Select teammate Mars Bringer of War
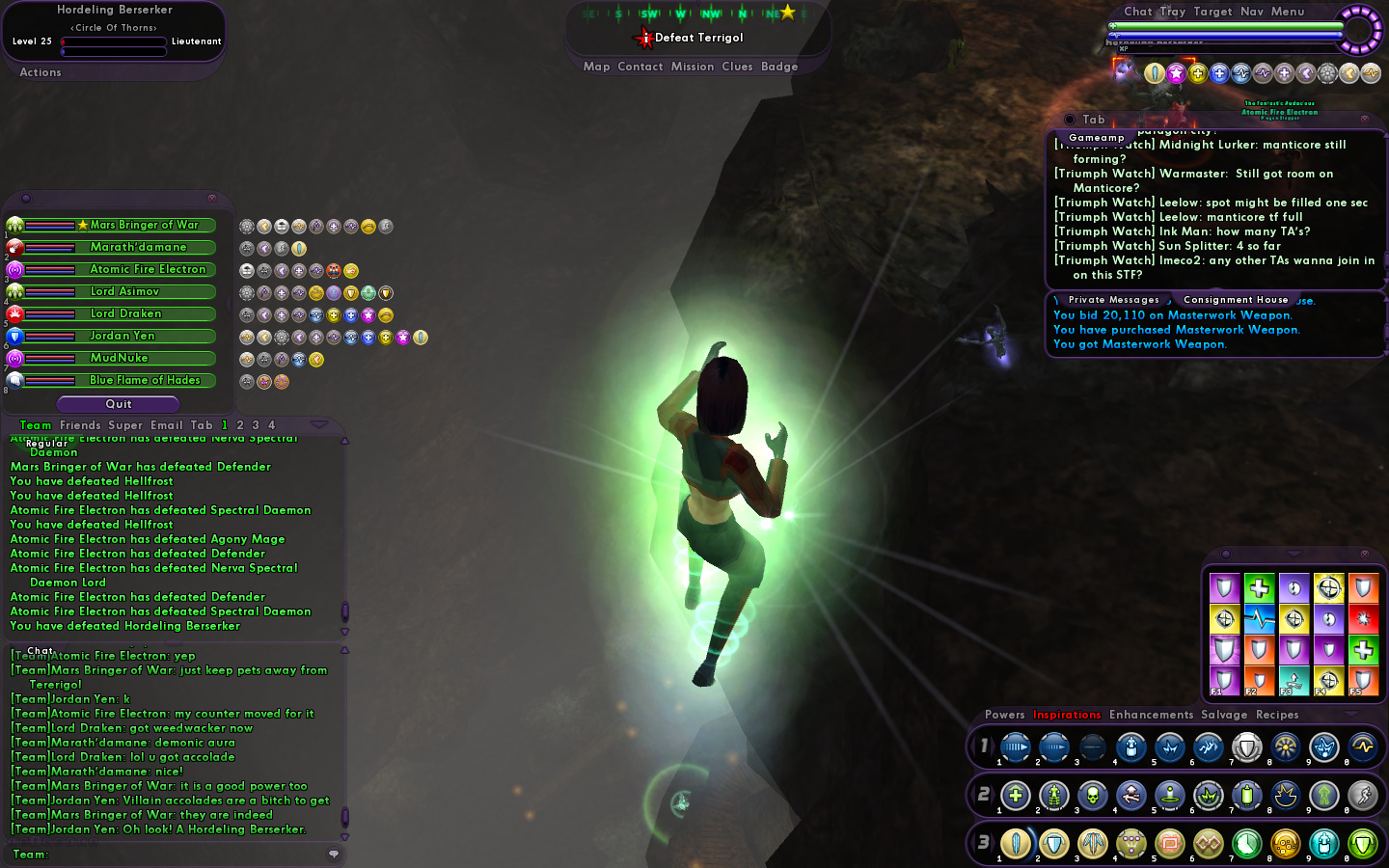Screen dimensions: 1389x868 144,225
